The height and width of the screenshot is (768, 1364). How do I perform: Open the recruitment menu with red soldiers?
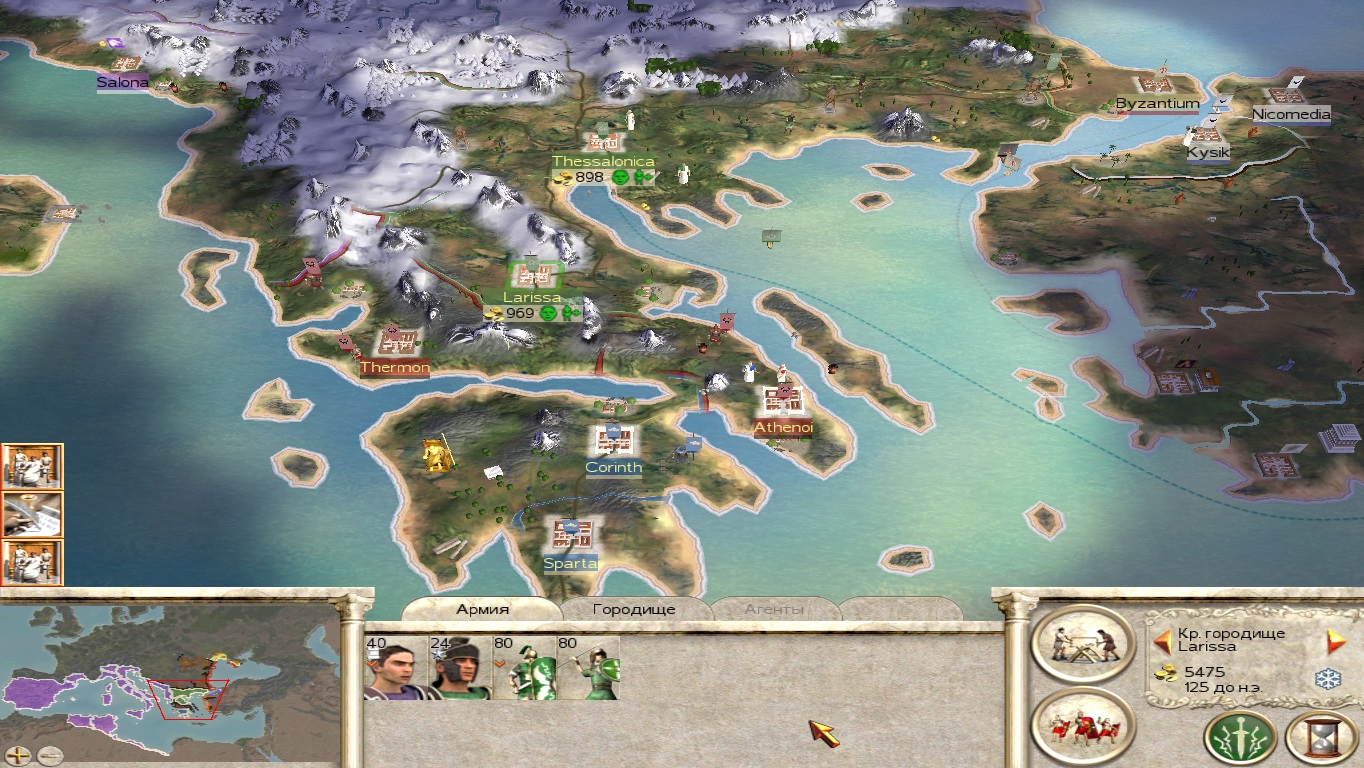pyautogui.click(x=1082, y=726)
